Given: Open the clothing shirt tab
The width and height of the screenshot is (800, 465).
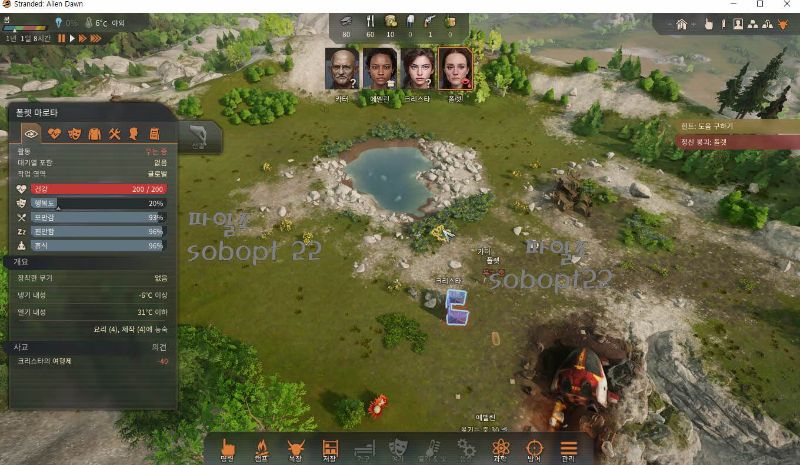Looking at the screenshot, I should coord(94,133).
